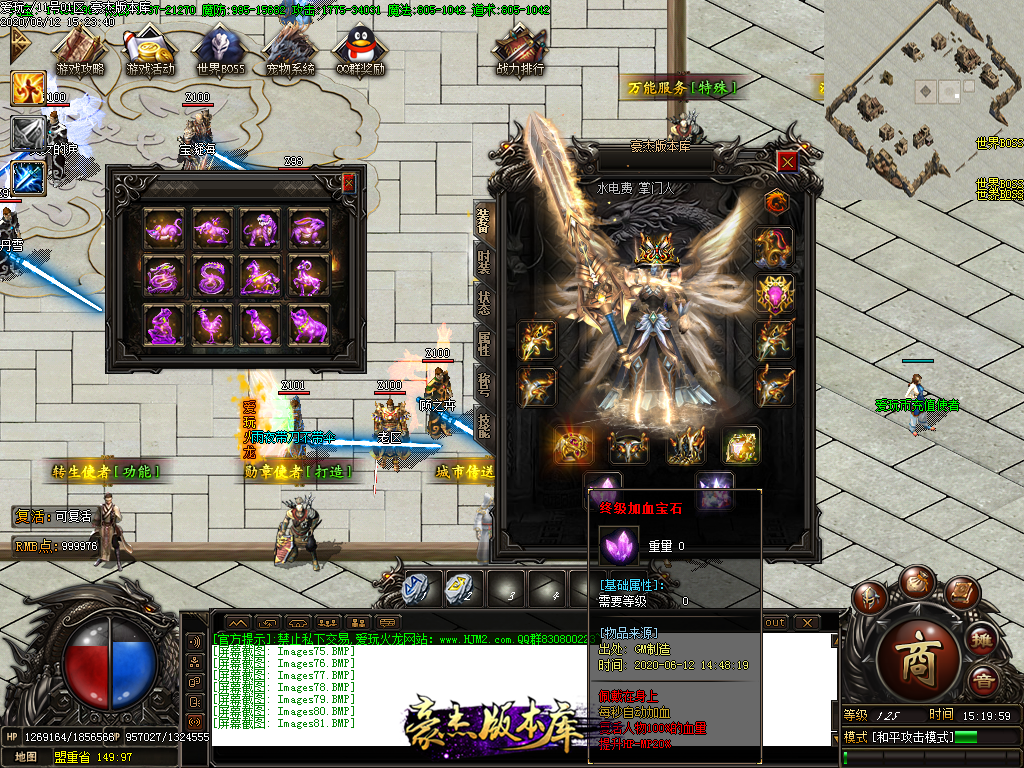1024x768 pixels.
Task: Activate the flame skill icon on left
Action: 28,88
